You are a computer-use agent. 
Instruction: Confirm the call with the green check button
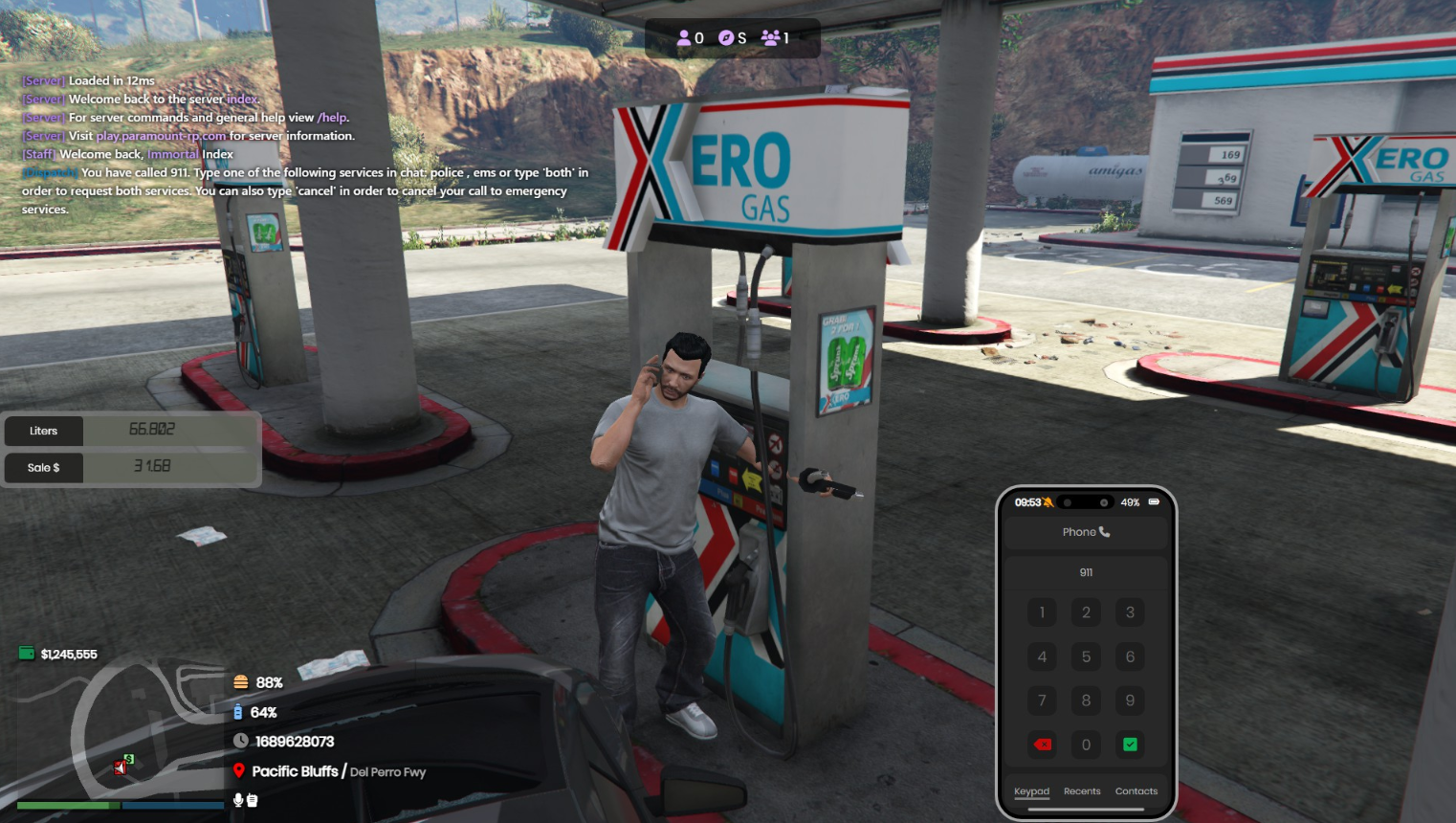(x=1130, y=745)
